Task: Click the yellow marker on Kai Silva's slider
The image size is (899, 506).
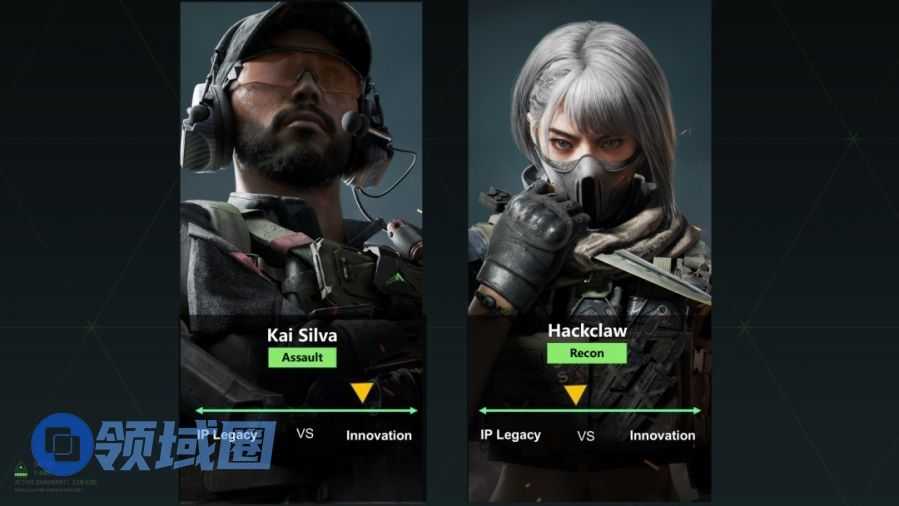Action: (x=362, y=392)
